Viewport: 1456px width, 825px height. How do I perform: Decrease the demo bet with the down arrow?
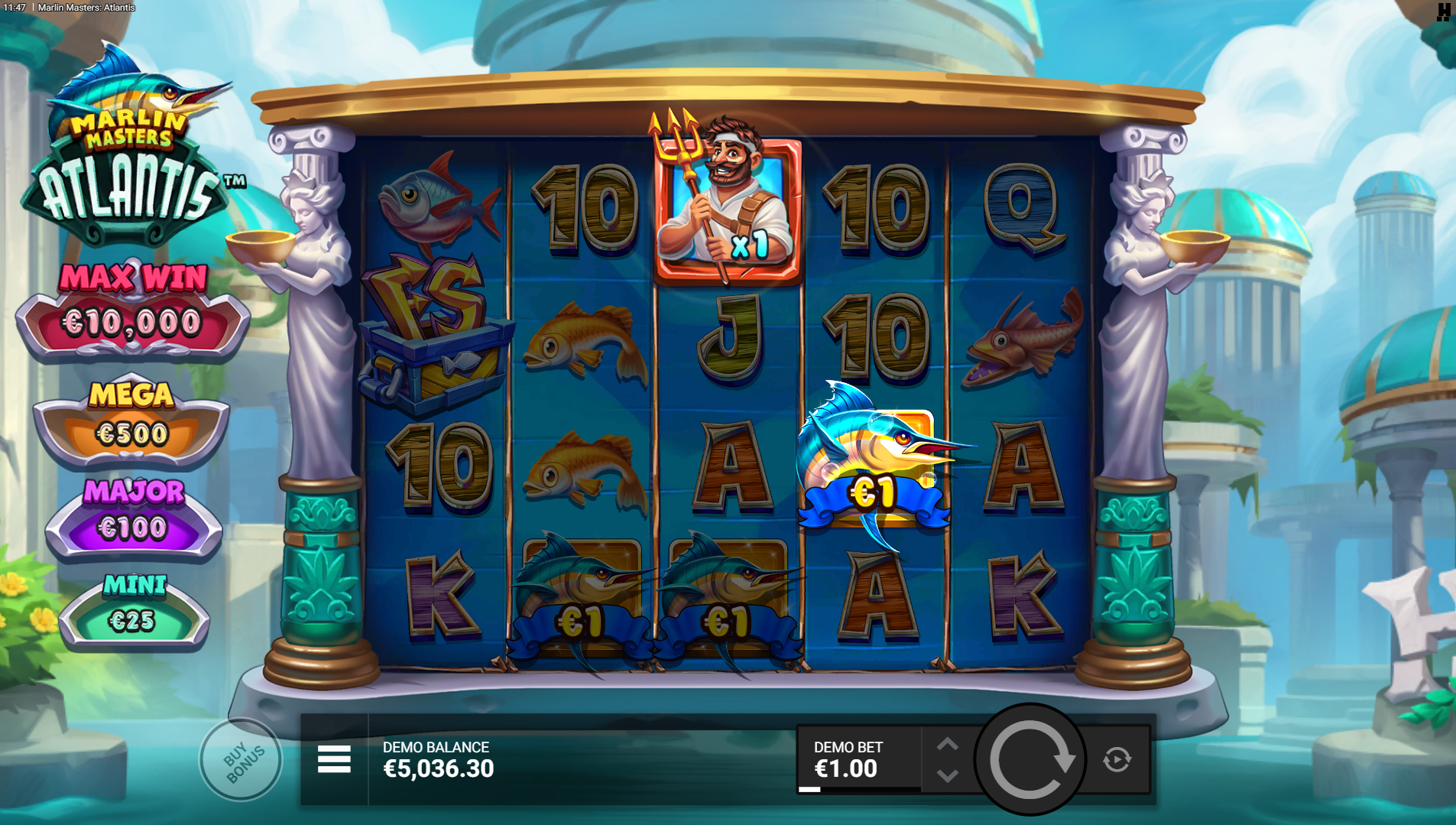[x=948, y=776]
